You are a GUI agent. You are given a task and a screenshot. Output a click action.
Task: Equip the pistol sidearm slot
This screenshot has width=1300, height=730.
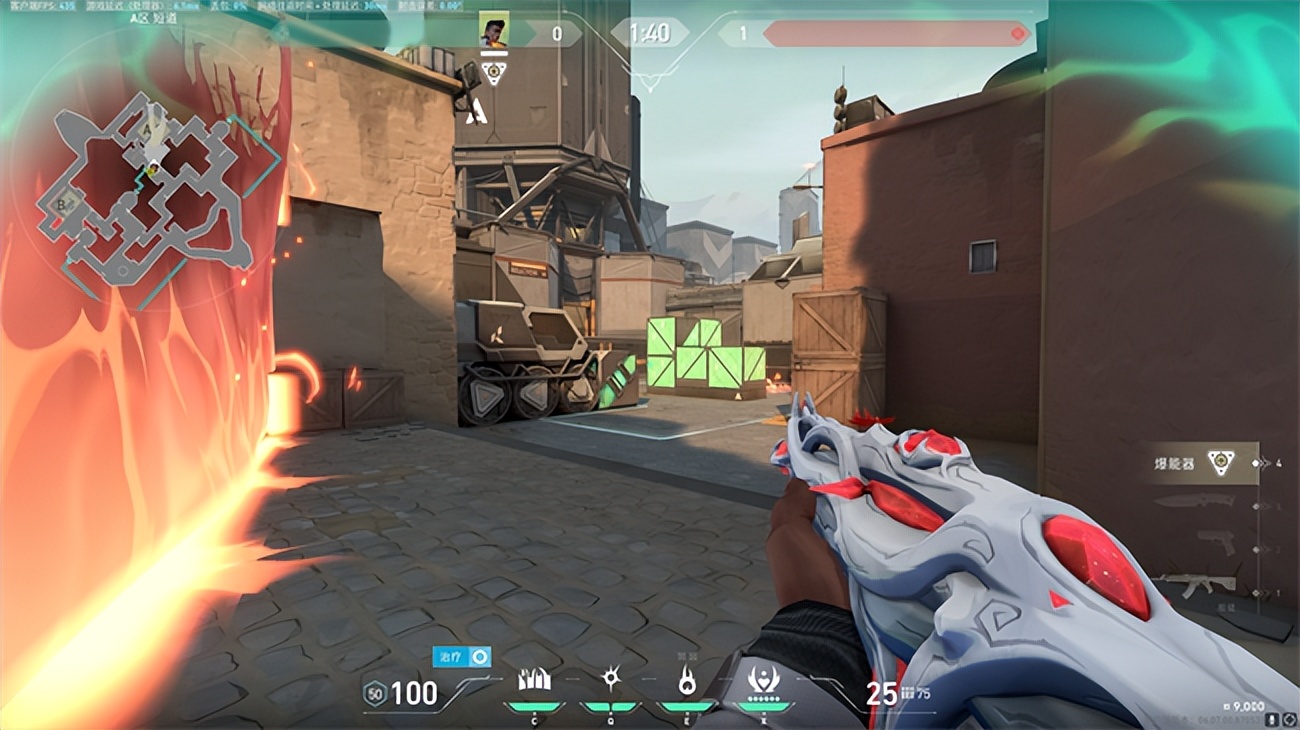(x=1215, y=546)
